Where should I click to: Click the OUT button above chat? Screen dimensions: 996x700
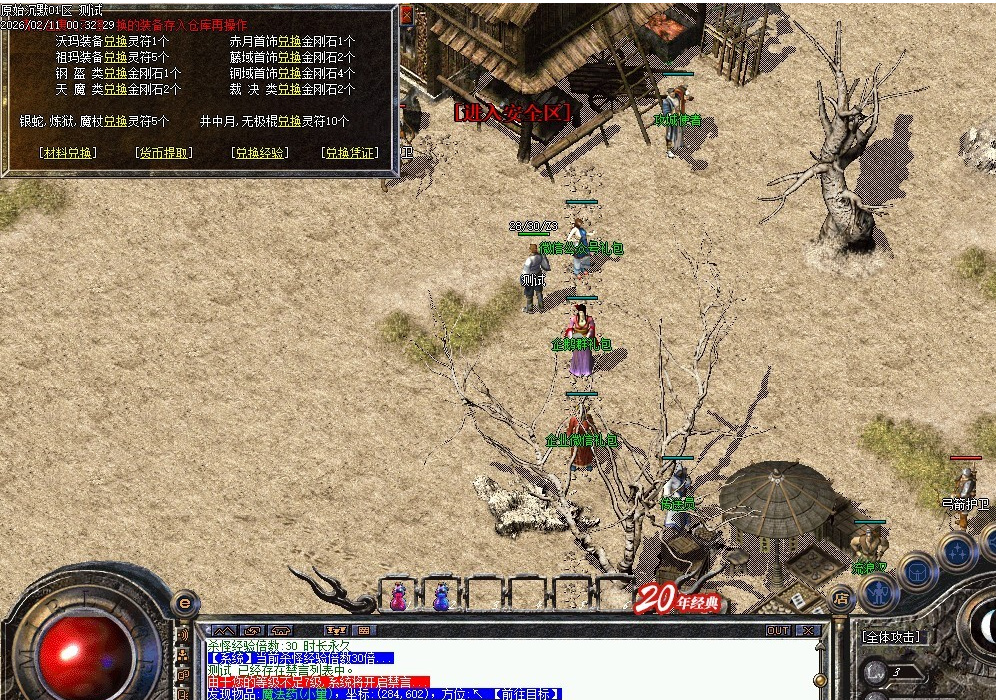tap(777, 631)
